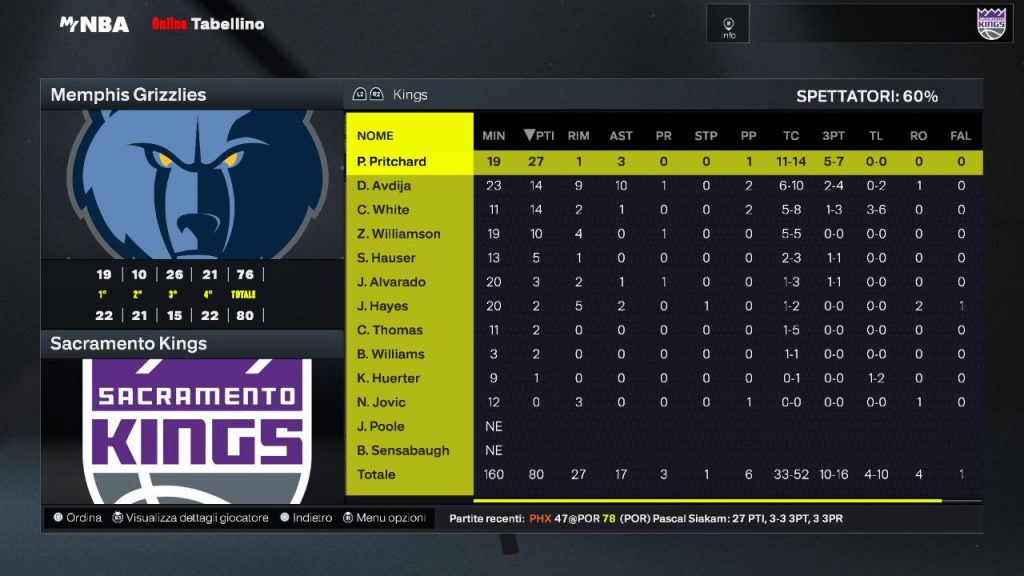Screen dimensions: 1024x576
Task: Click the NOME column header
Action: pos(375,136)
